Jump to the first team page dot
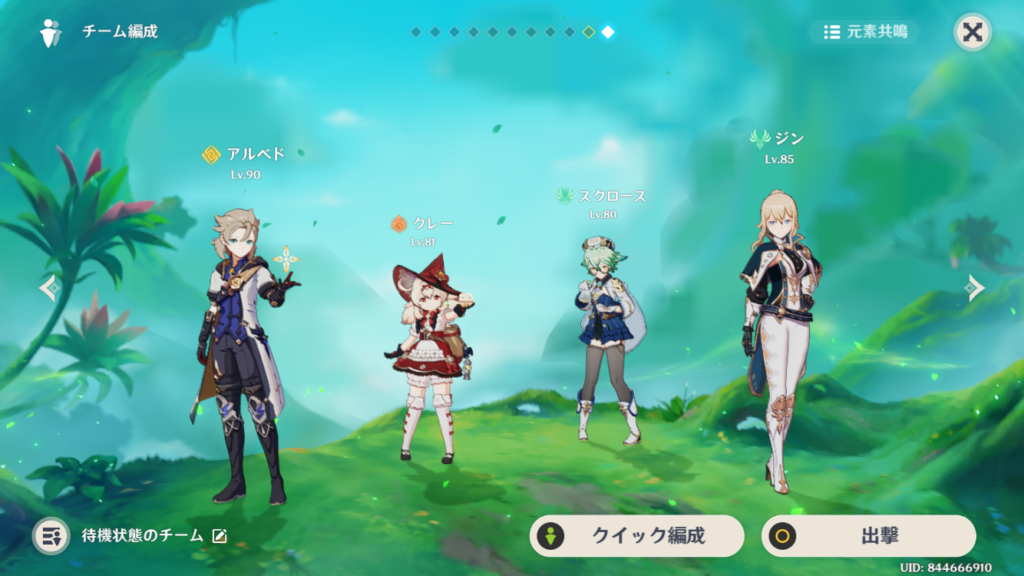 pyautogui.click(x=415, y=32)
